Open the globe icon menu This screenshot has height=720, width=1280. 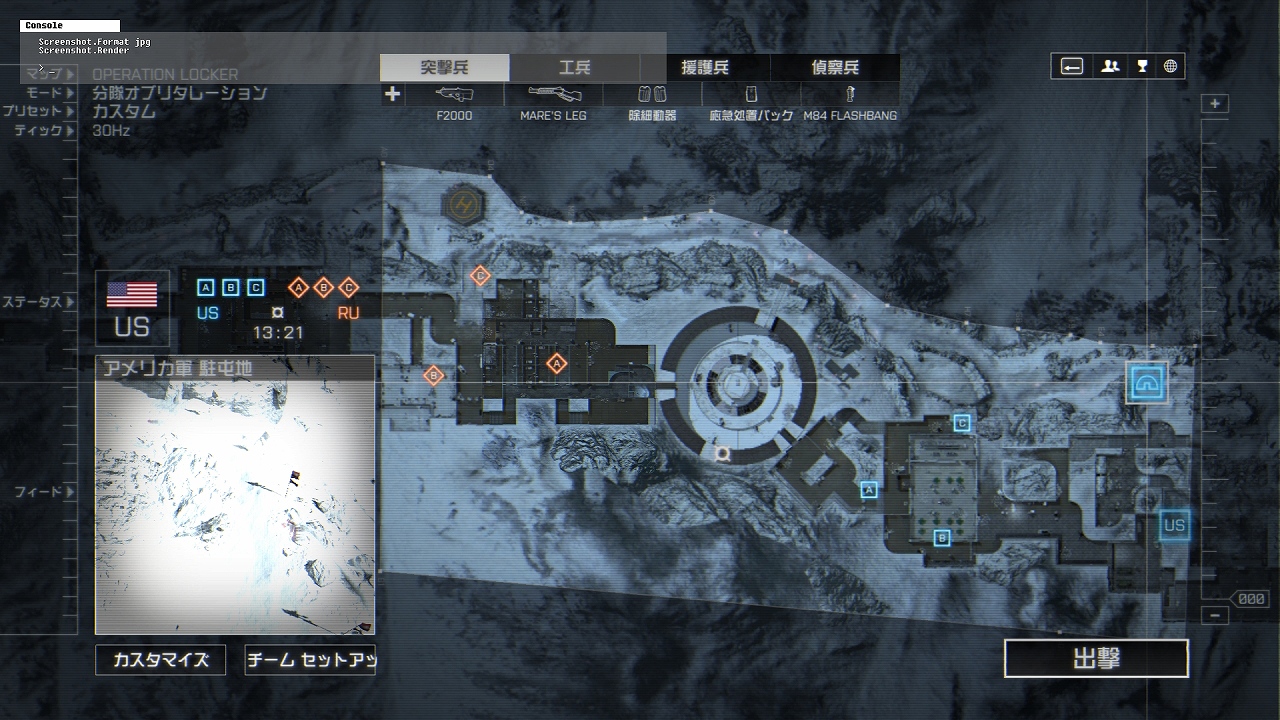1170,67
